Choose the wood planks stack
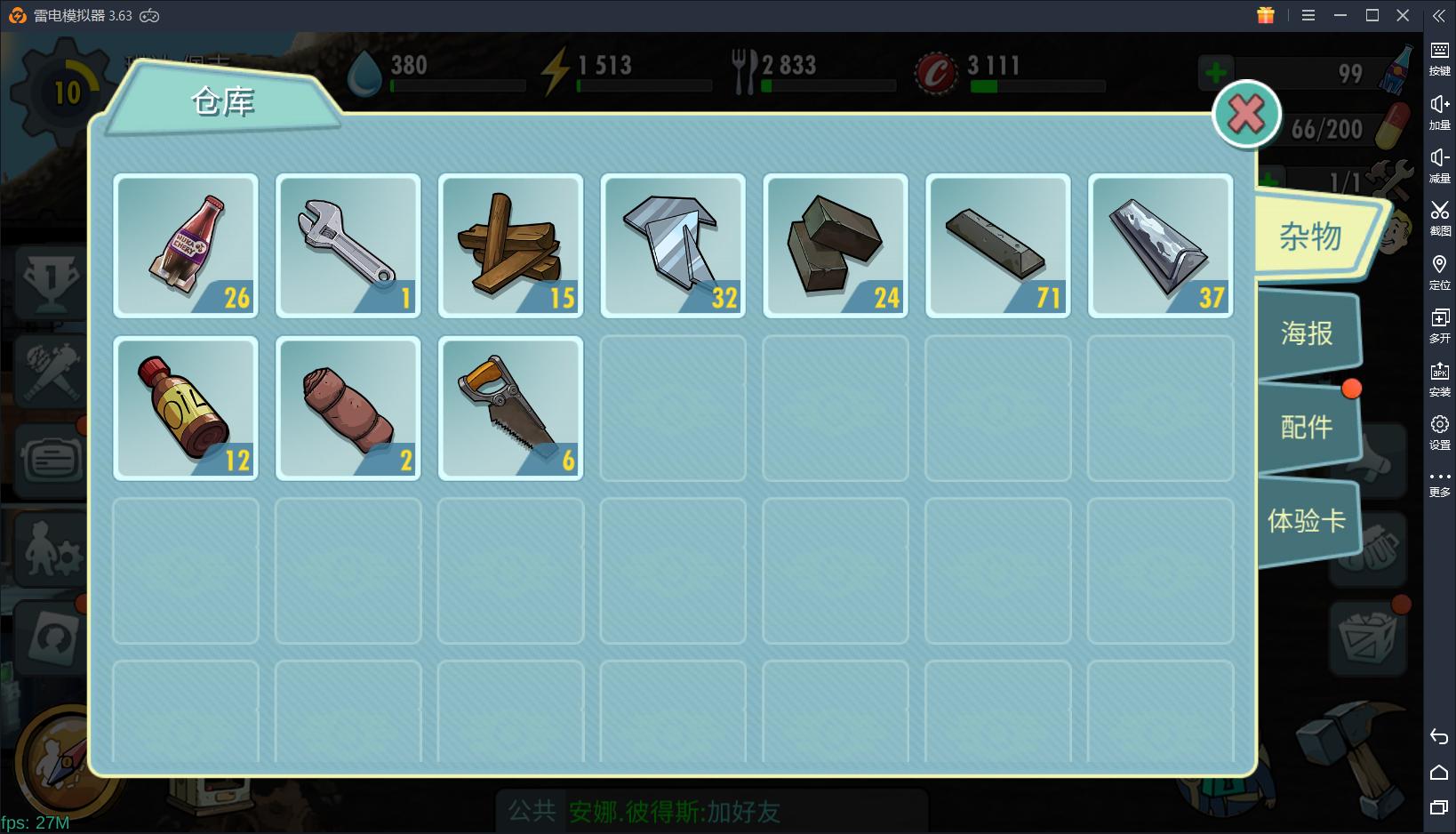Viewport: 1456px width, 834px height. [x=511, y=245]
